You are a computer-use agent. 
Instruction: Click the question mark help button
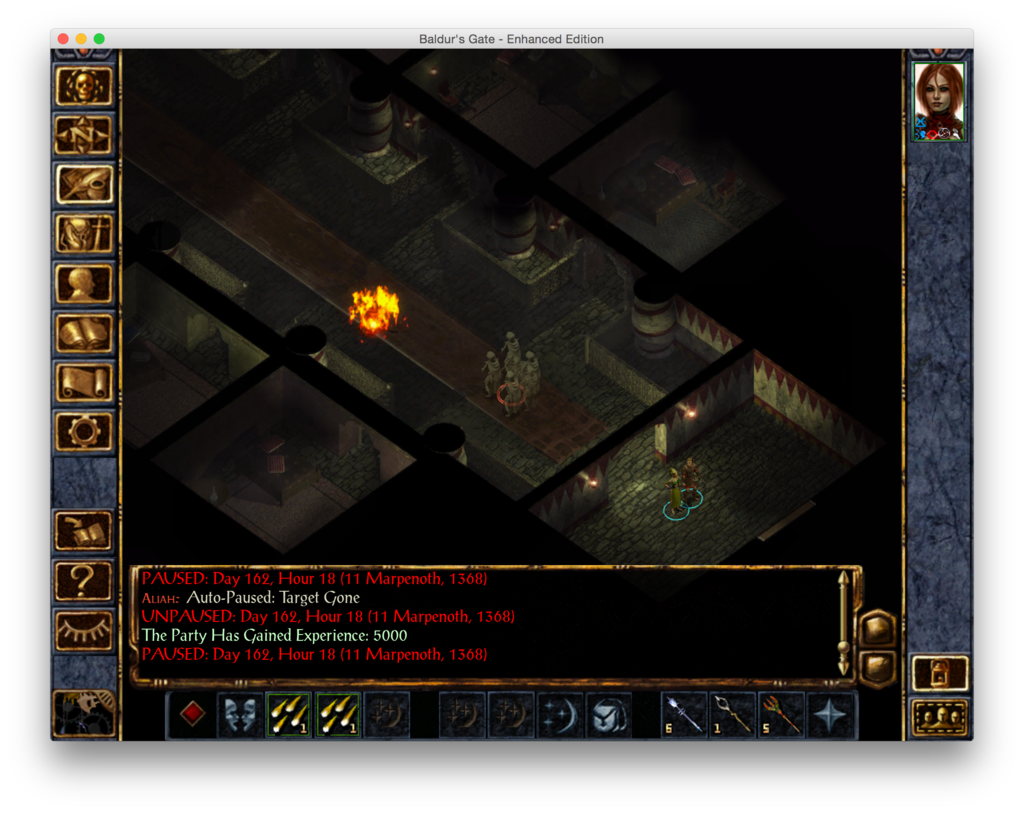point(84,579)
